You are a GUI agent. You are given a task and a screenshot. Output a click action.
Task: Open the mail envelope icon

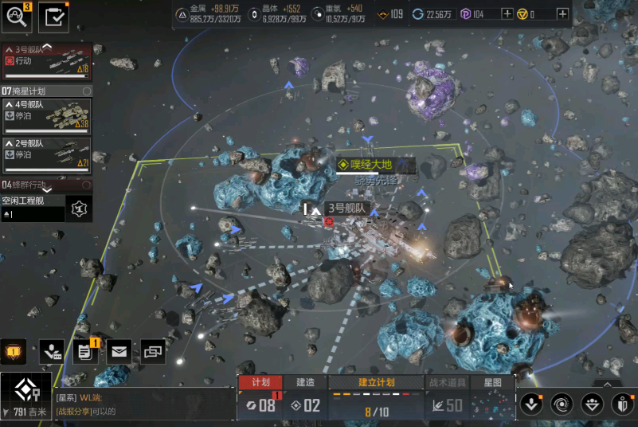pyautogui.click(x=119, y=351)
